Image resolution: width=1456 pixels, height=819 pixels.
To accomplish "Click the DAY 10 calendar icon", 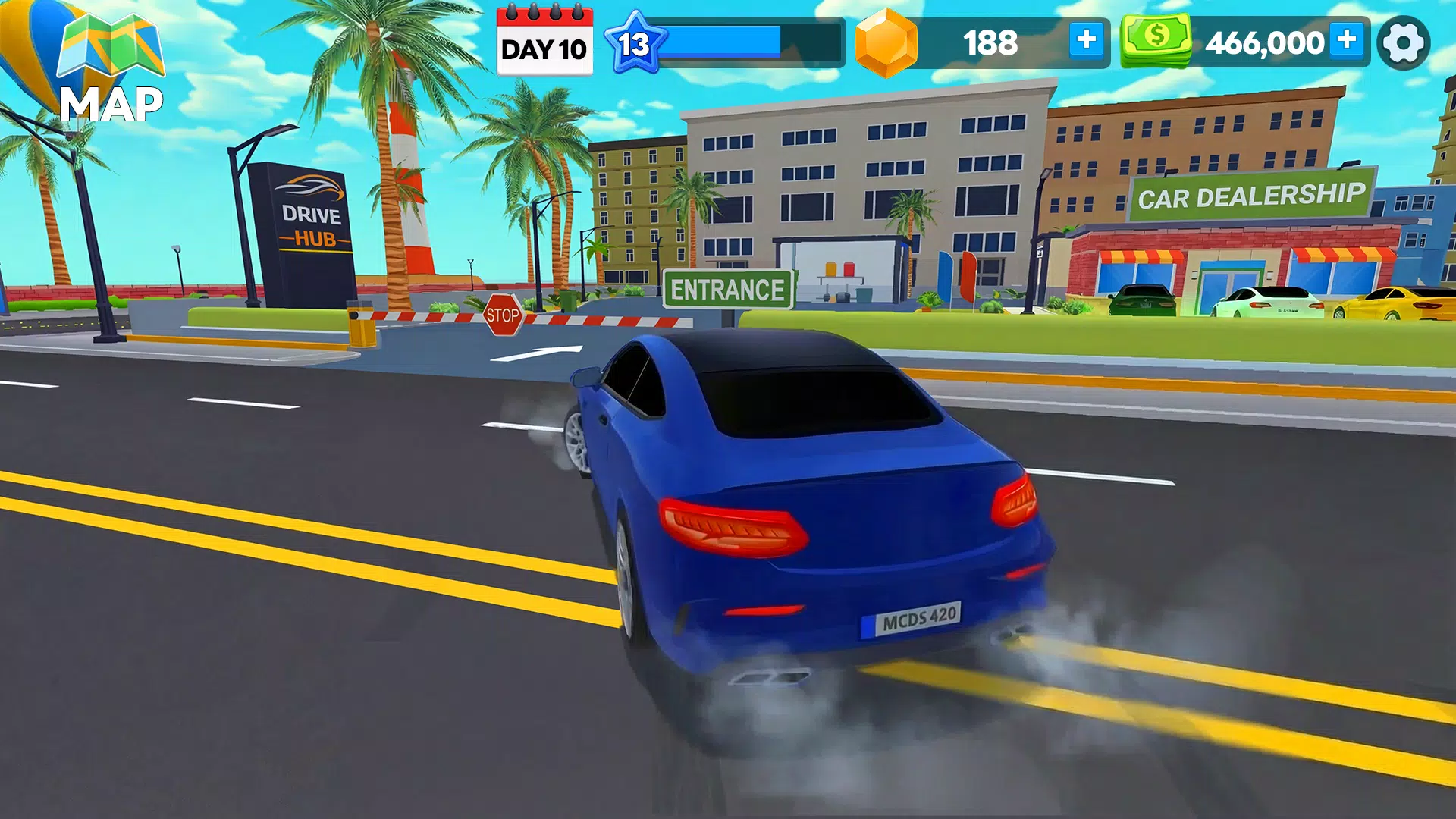I will [x=544, y=42].
